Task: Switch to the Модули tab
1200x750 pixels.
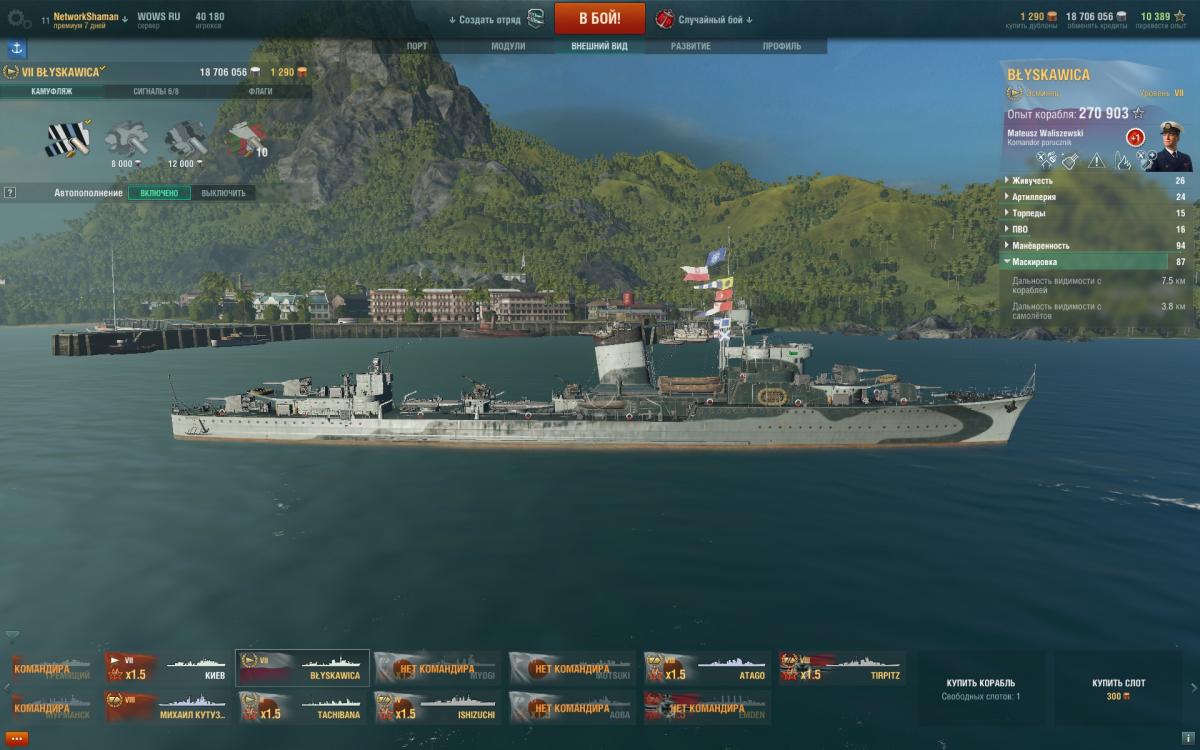Action: click(508, 46)
